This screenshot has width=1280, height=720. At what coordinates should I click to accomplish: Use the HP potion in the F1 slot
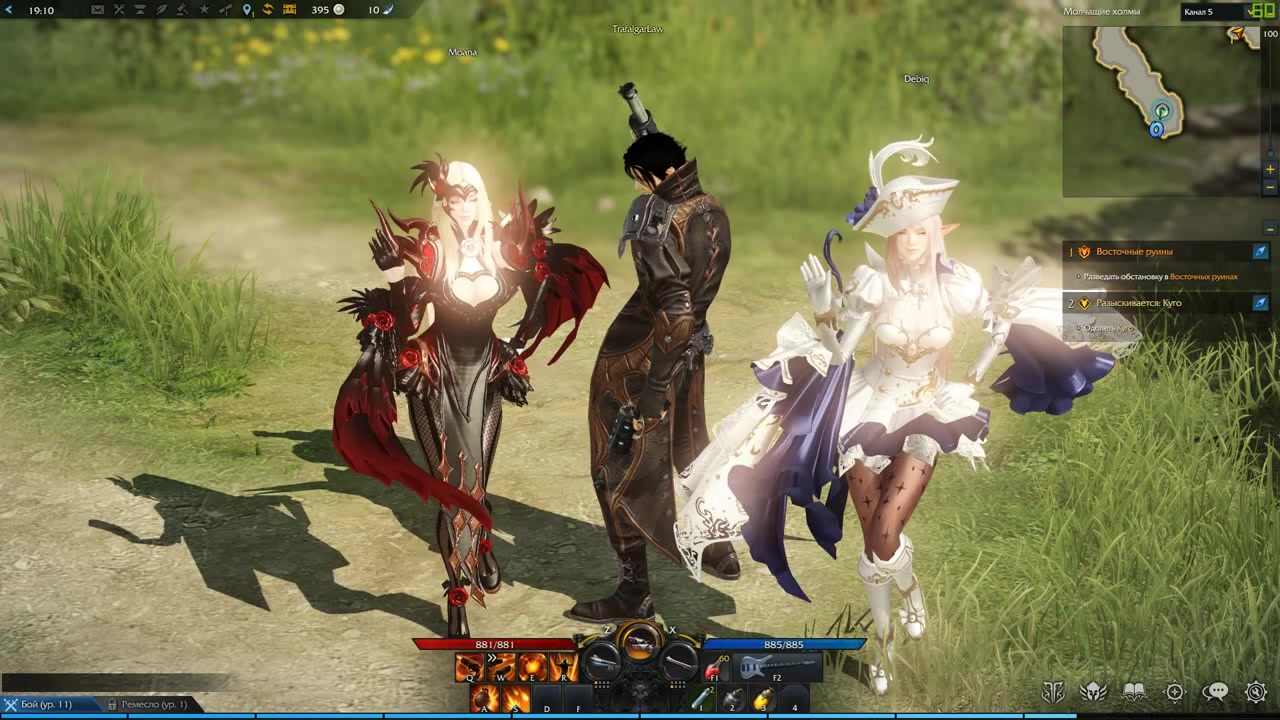pos(712,667)
